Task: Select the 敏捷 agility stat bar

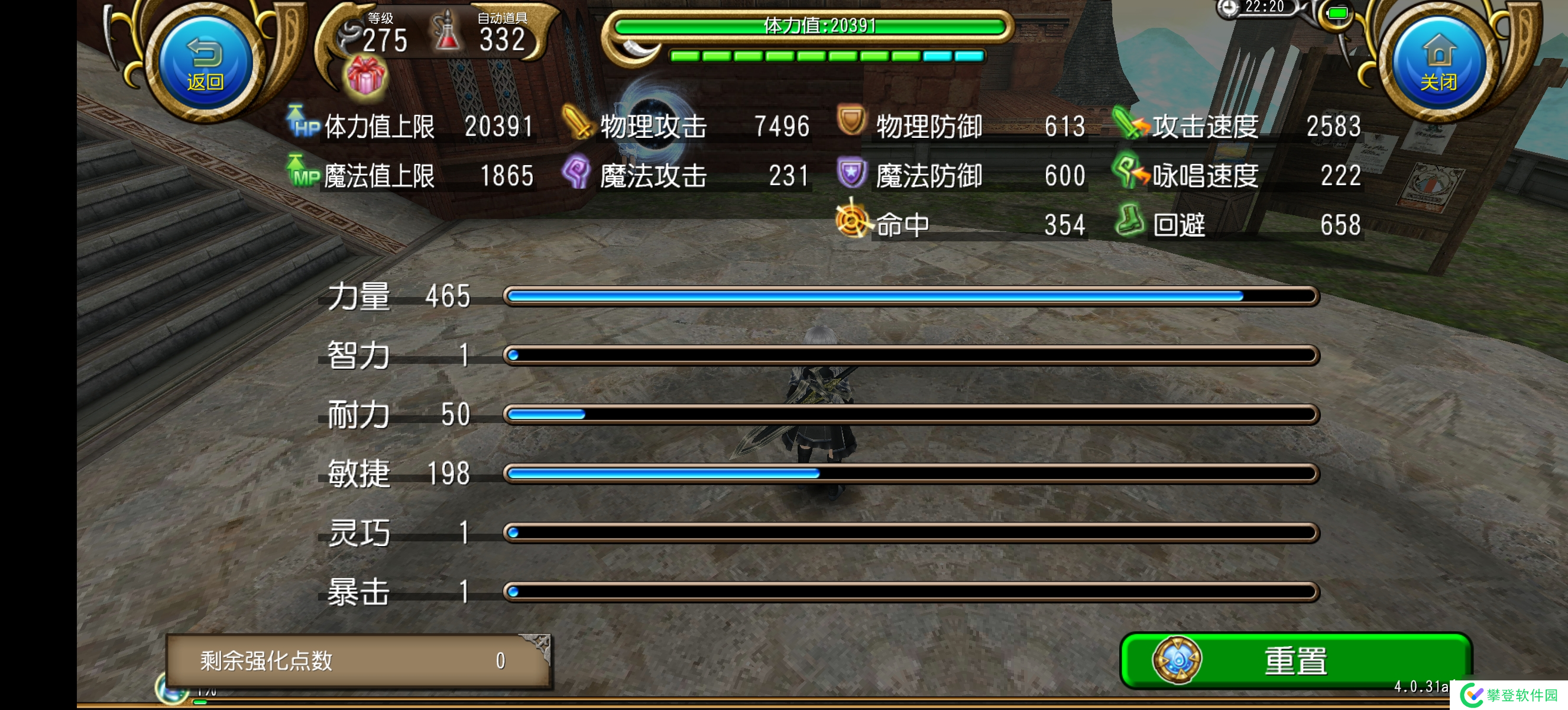Action: coord(911,473)
